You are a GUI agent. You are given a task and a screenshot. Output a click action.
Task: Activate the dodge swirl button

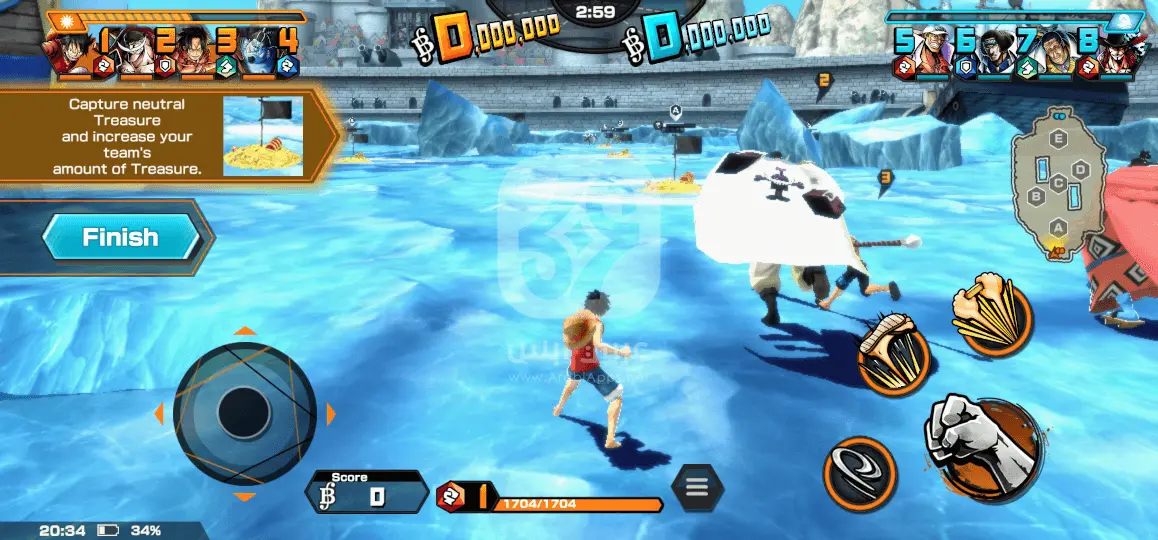(858, 472)
